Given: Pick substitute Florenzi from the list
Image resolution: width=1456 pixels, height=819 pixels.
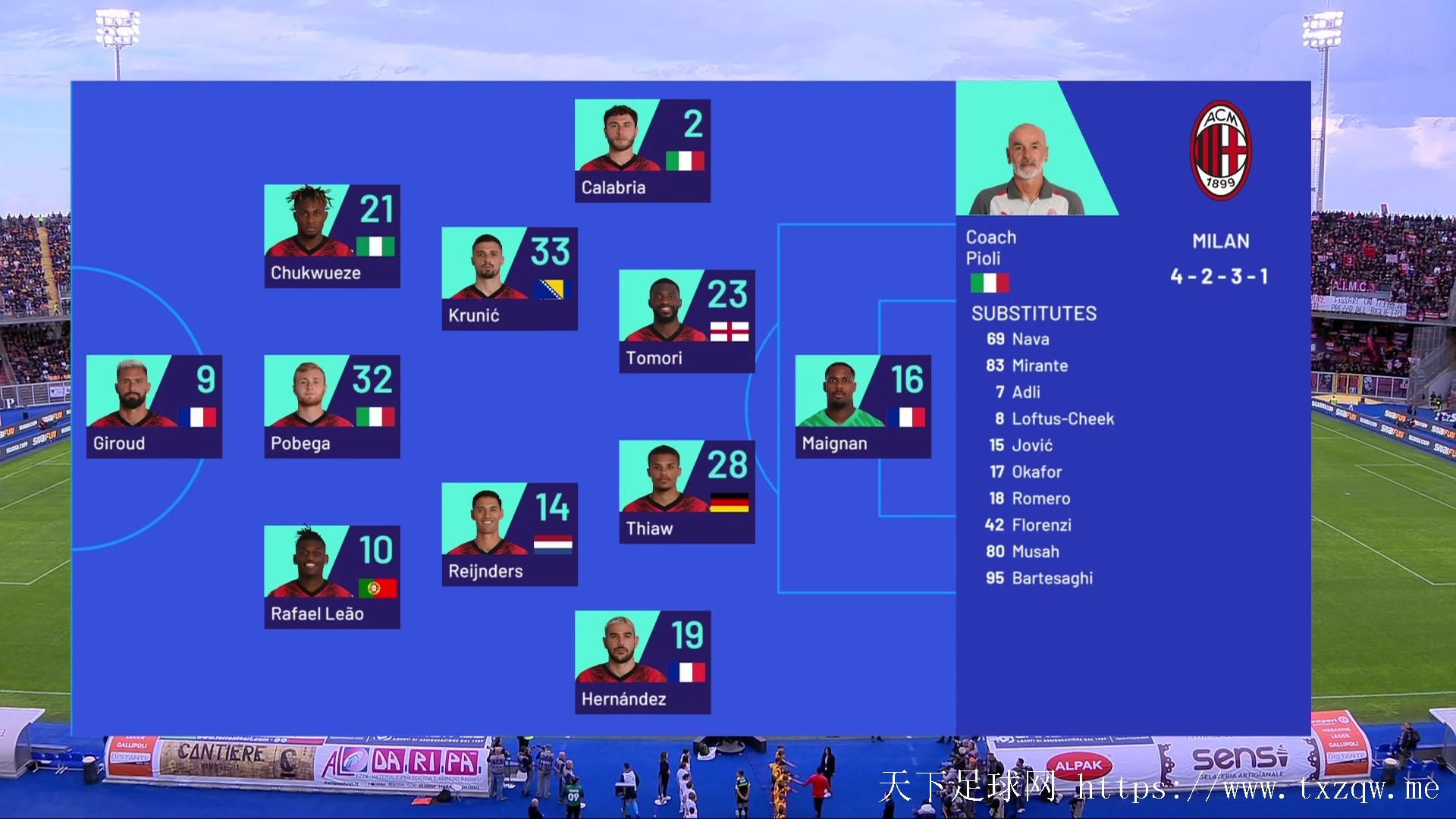Looking at the screenshot, I should [1040, 526].
